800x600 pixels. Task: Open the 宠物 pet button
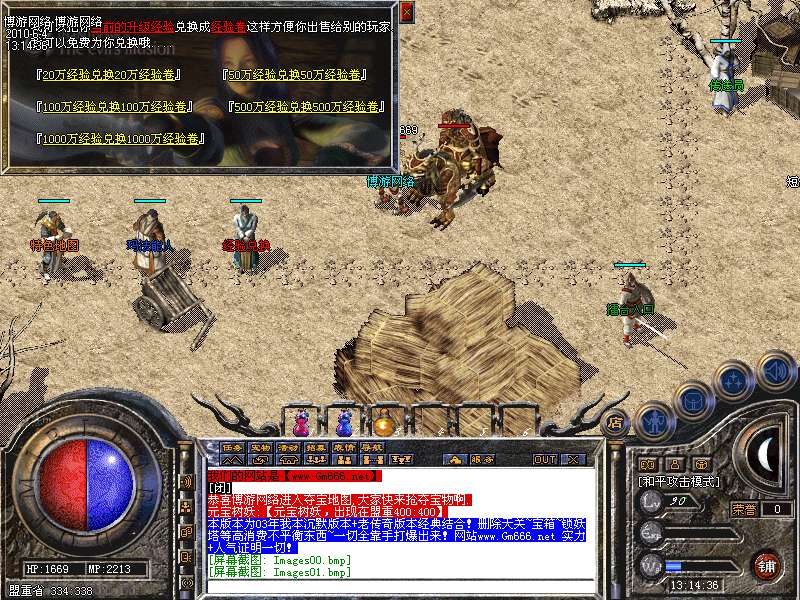[261, 447]
